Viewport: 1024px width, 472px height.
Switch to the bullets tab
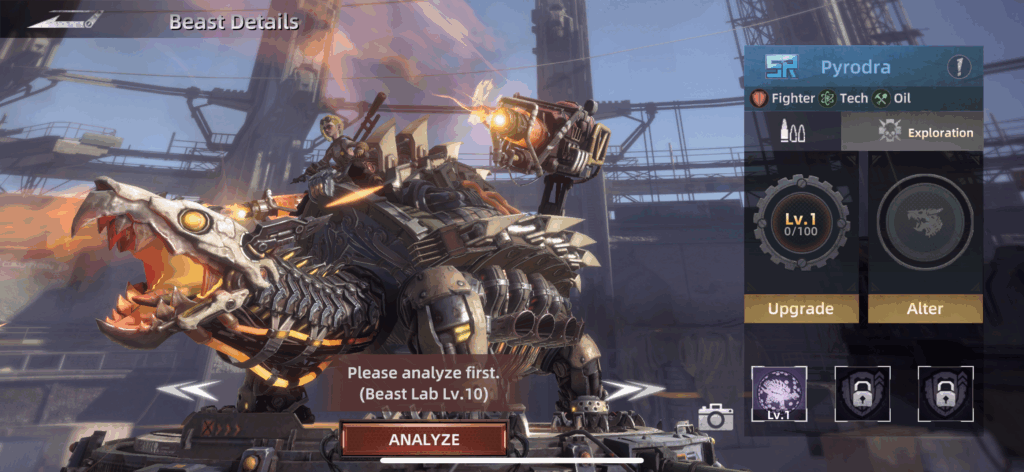(793, 132)
